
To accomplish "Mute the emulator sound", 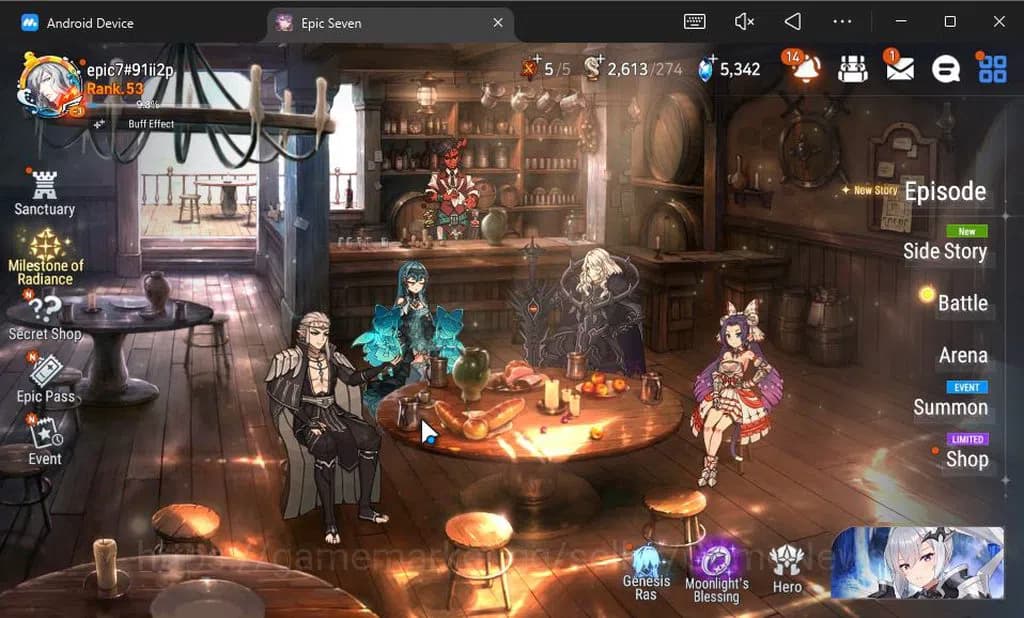I will (x=743, y=21).
